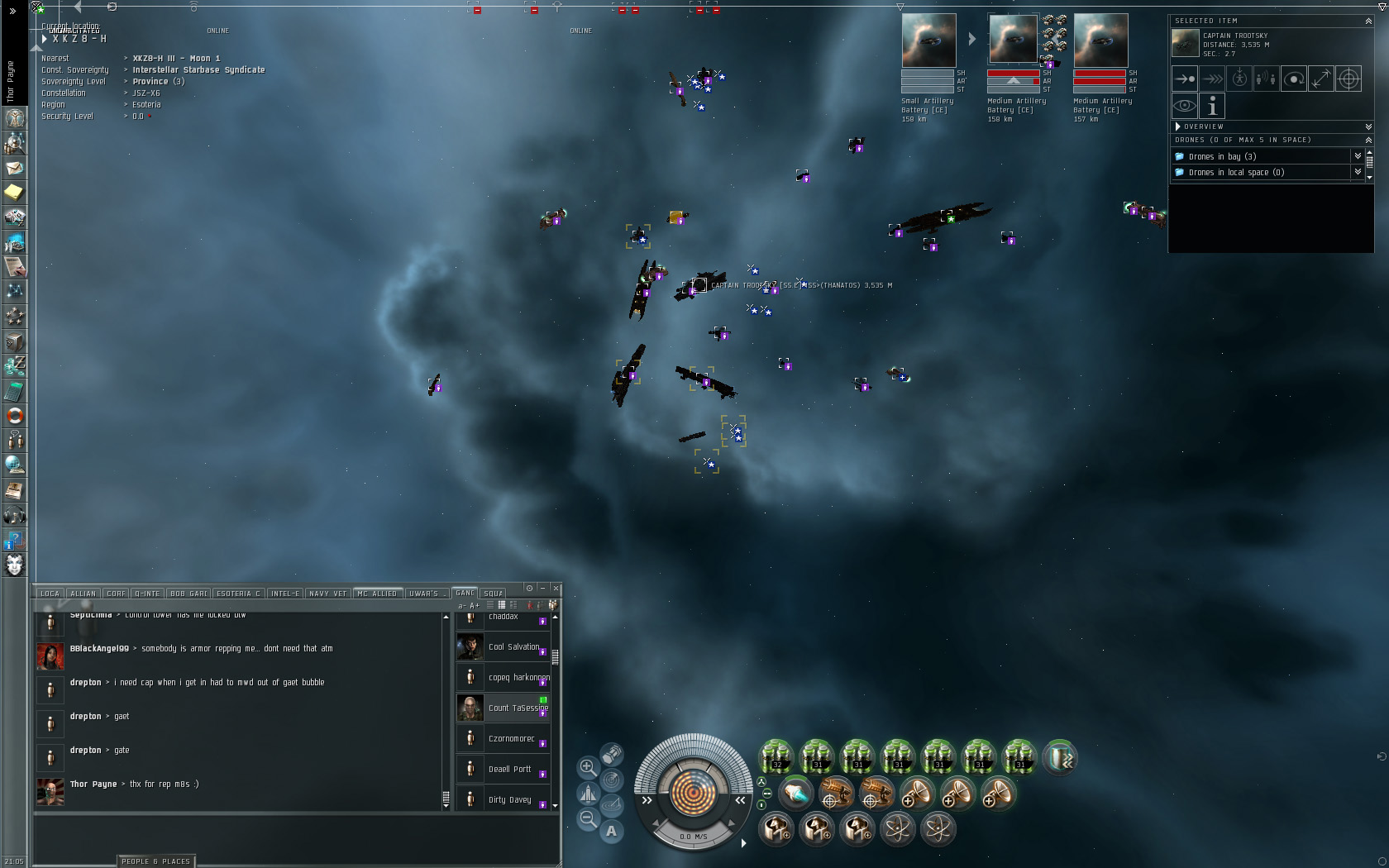
Task: Switch to the Corp chat tab
Action: 116,593
